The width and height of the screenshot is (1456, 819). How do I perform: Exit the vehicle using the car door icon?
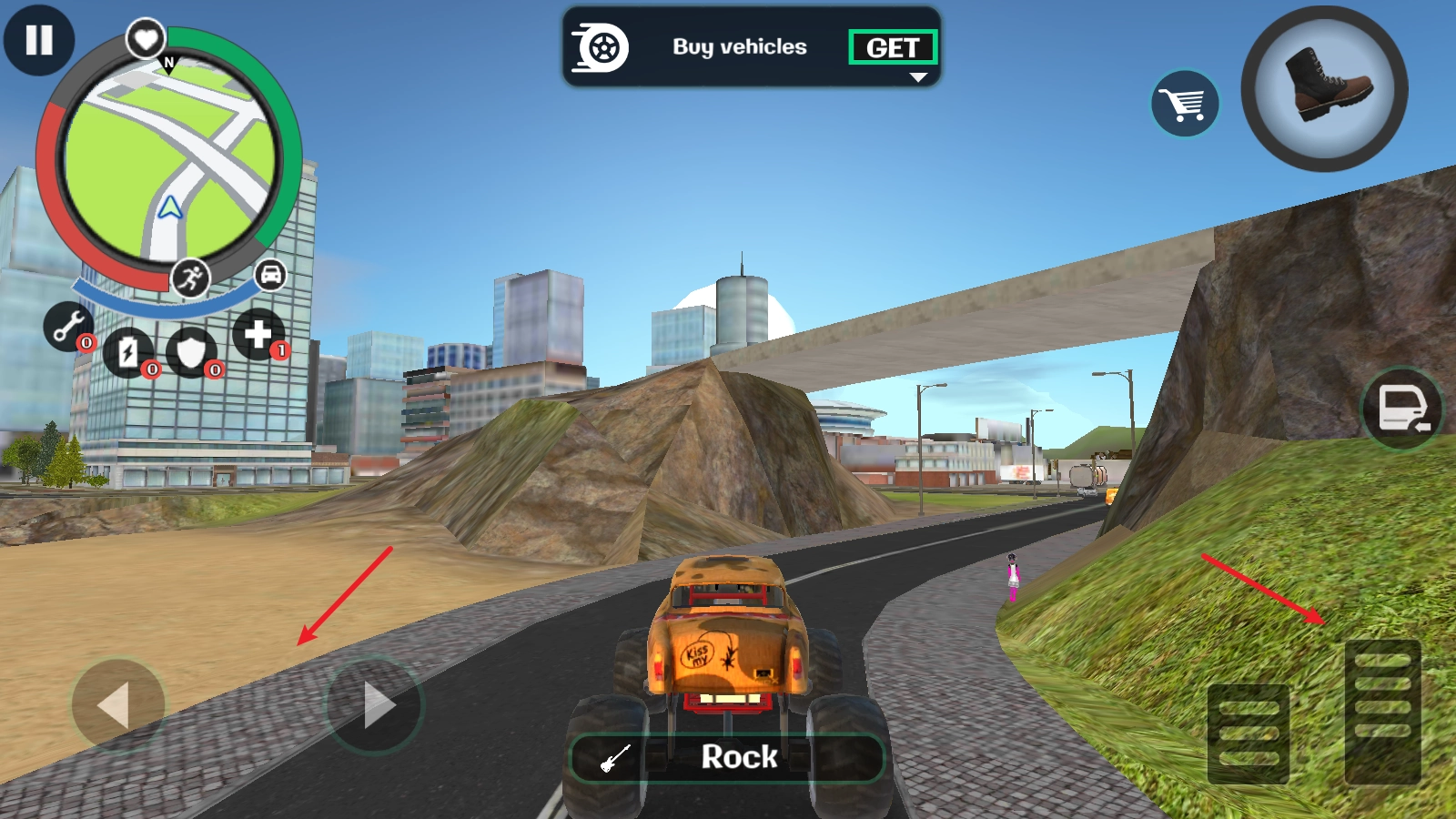1402,409
